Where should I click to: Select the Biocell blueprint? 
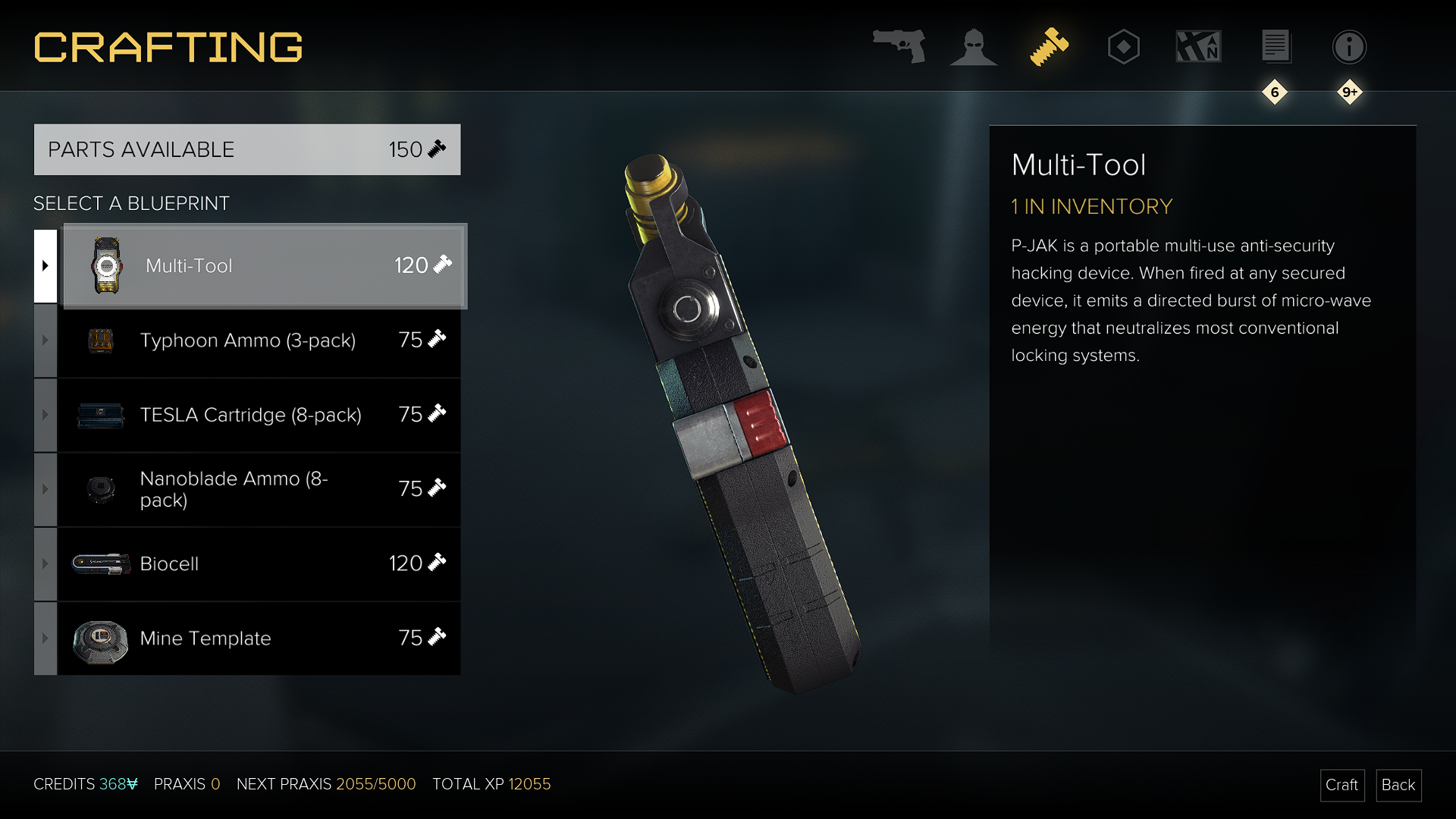[x=258, y=563]
